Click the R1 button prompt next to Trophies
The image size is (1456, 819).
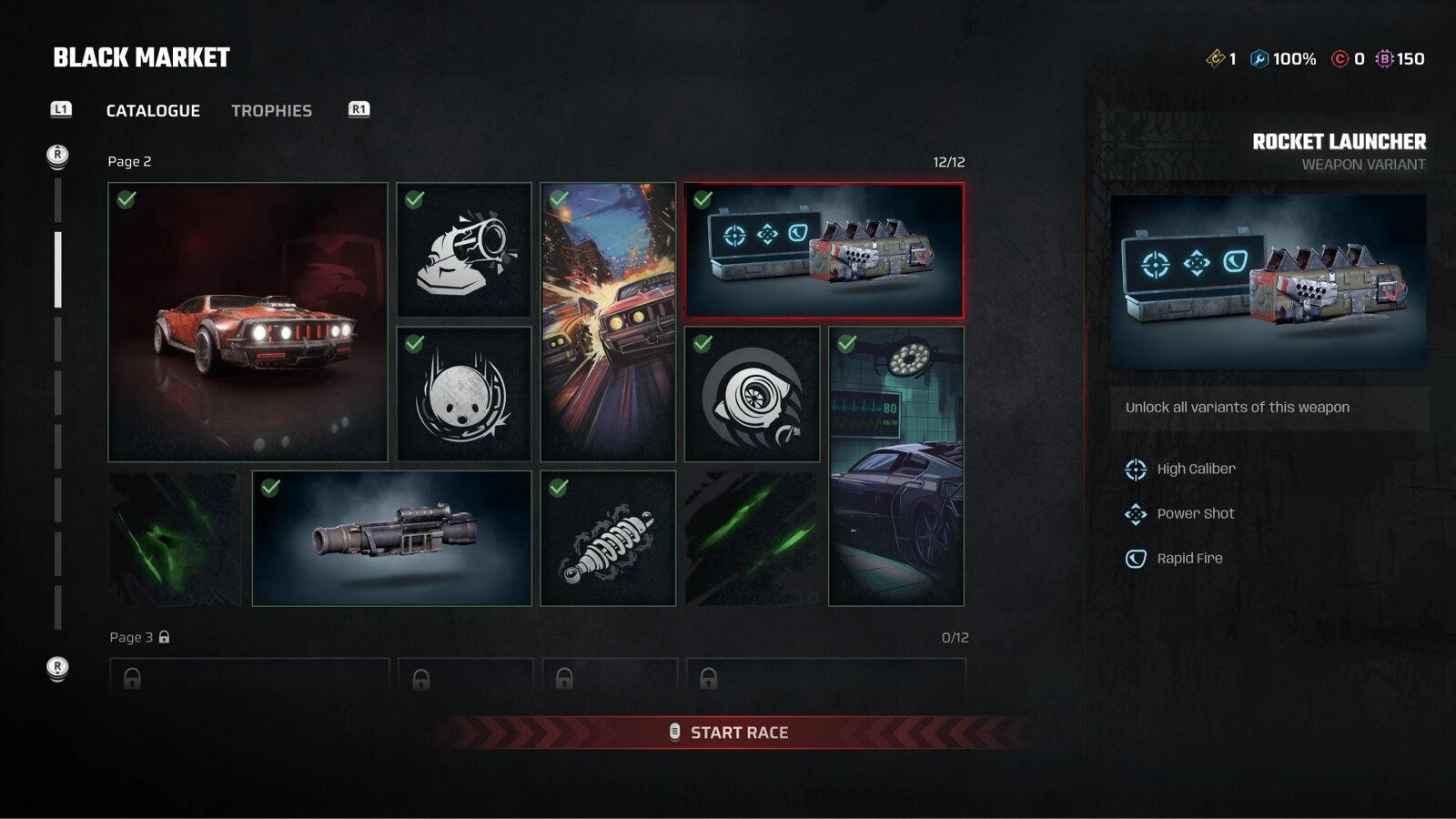coord(358,109)
